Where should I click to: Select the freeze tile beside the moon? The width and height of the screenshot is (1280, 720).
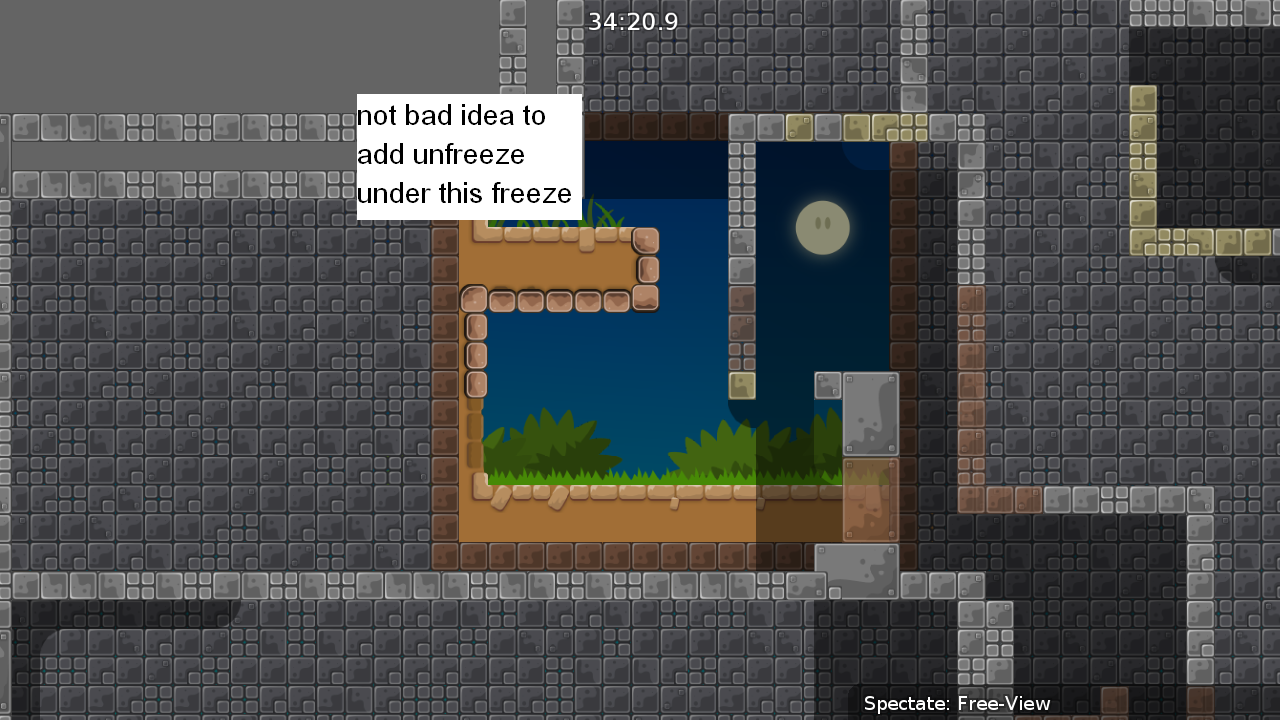744,384
